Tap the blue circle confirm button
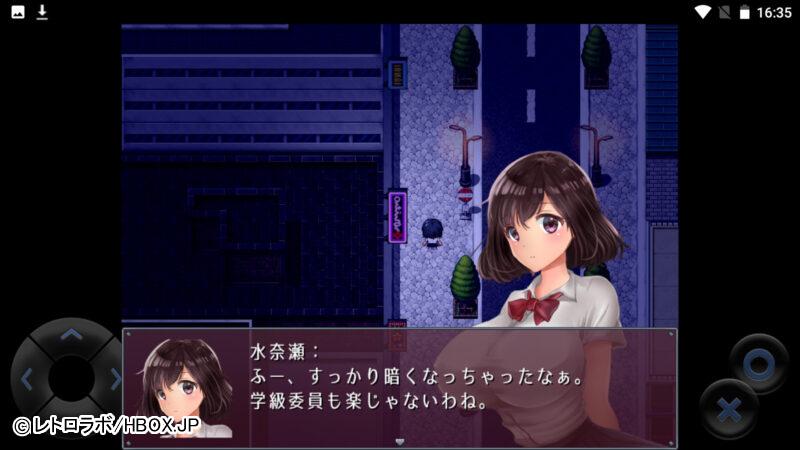This screenshot has height=450, width=800. click(x=758, y=364)
